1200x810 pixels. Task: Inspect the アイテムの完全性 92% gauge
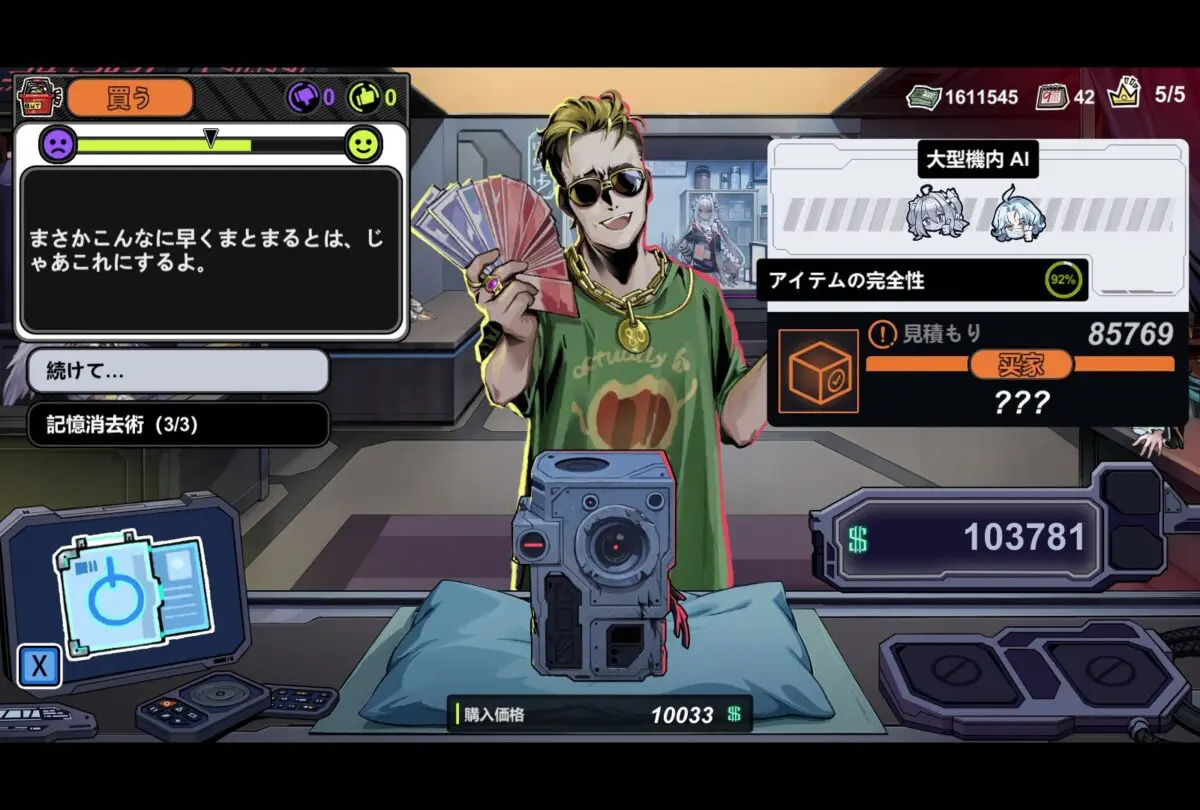point(1063,281)
